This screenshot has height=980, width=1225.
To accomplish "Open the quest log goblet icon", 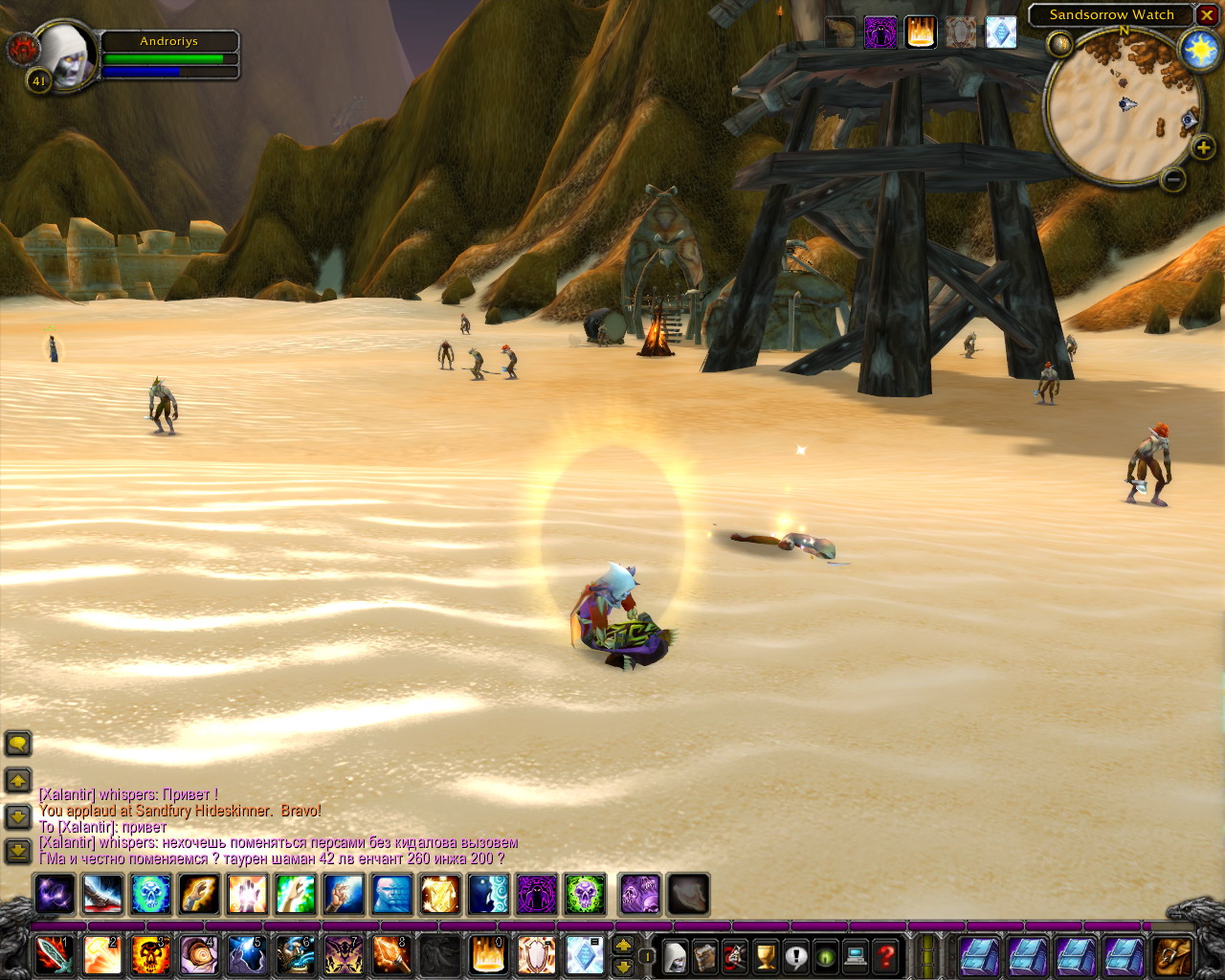I will tap(766, 956).
